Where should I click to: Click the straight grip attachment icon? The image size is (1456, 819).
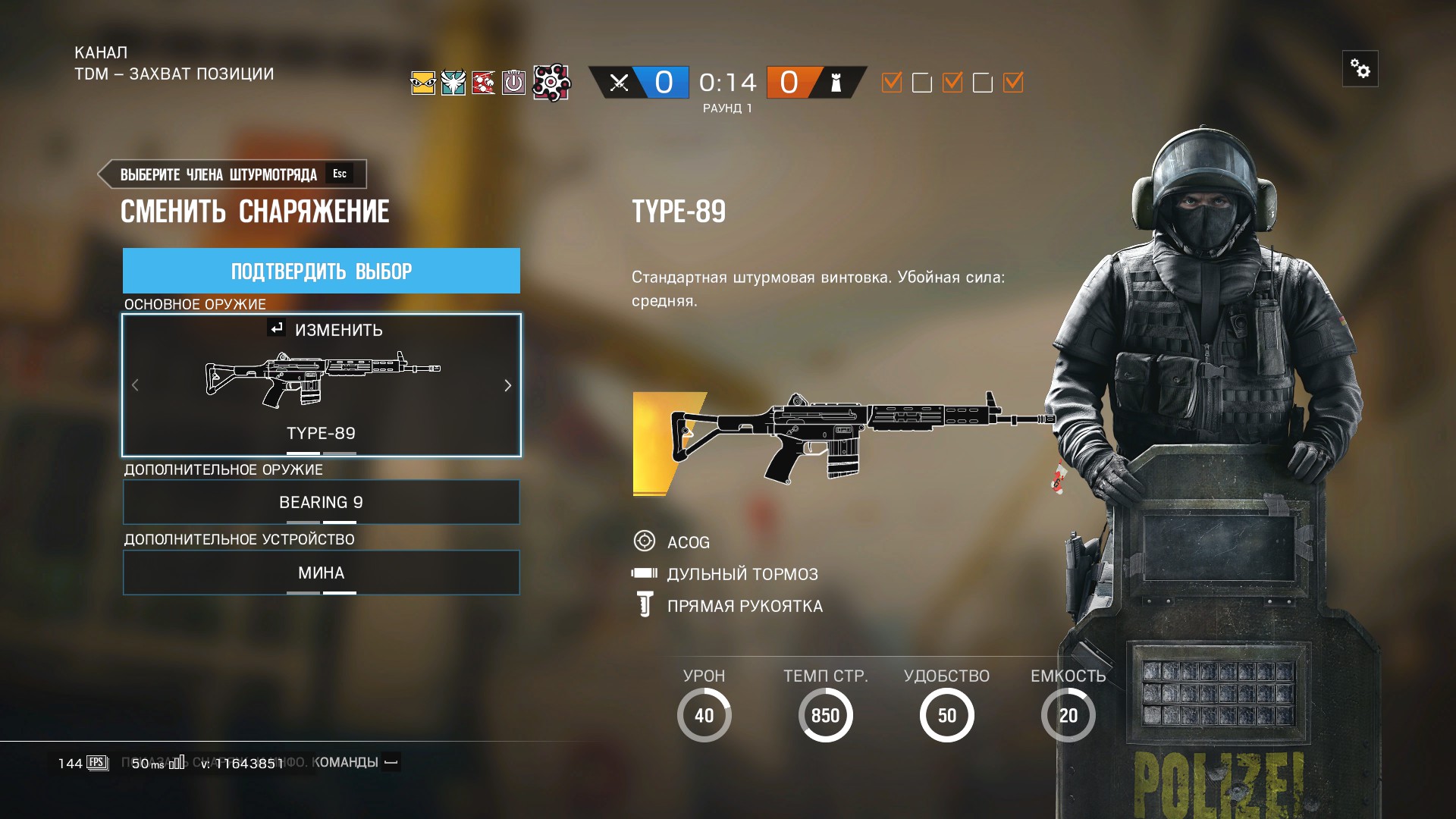coord(644,605)
